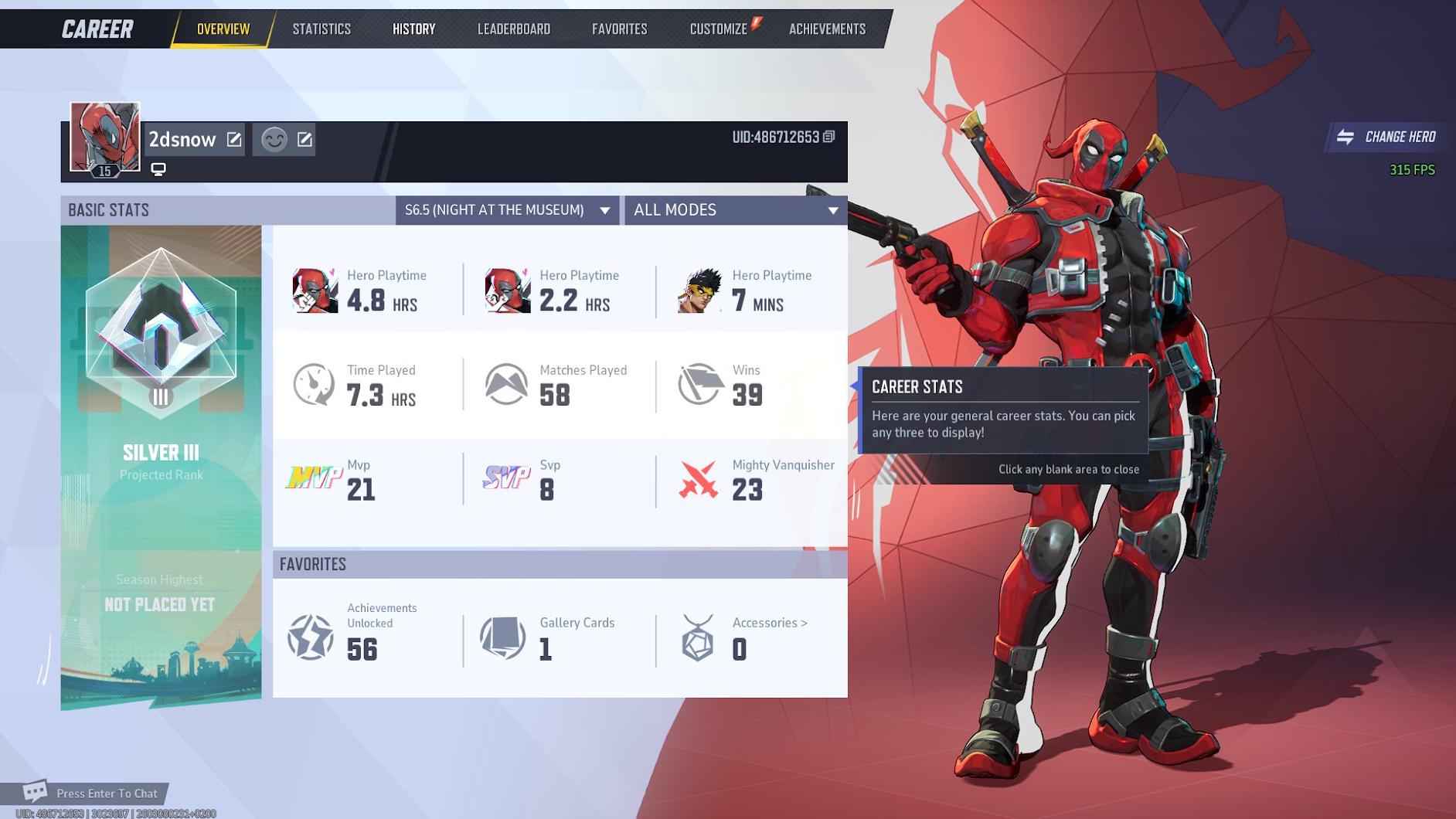Copy the UID using the copy icon

[x=829, y=134]
